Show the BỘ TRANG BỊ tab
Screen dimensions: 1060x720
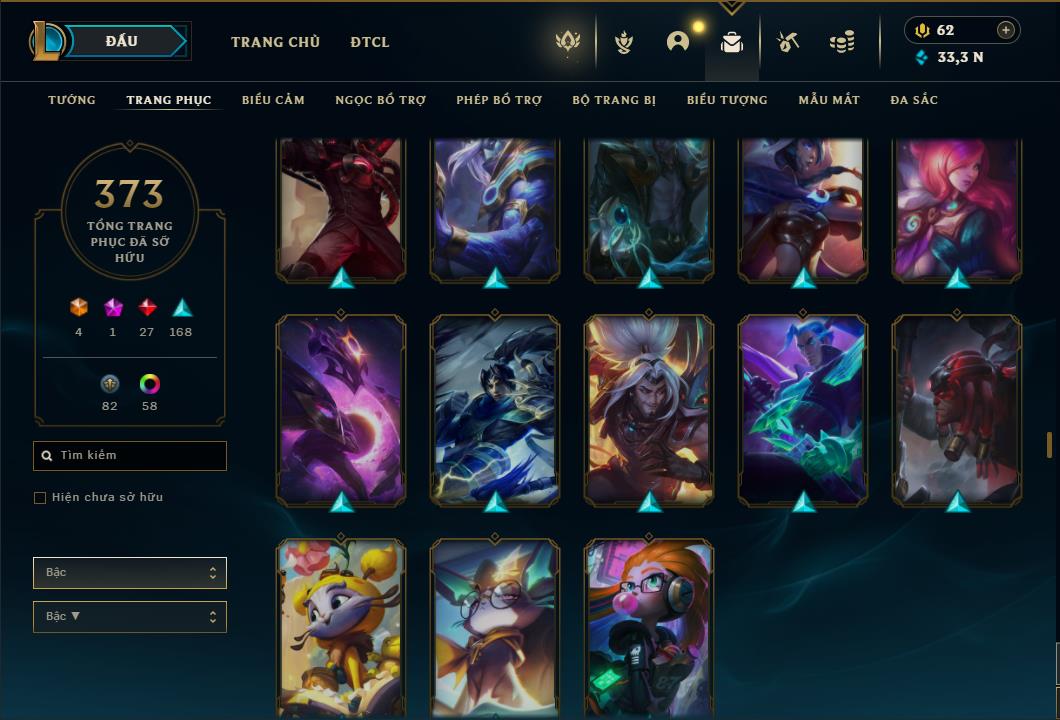click(x=614, y=100)
